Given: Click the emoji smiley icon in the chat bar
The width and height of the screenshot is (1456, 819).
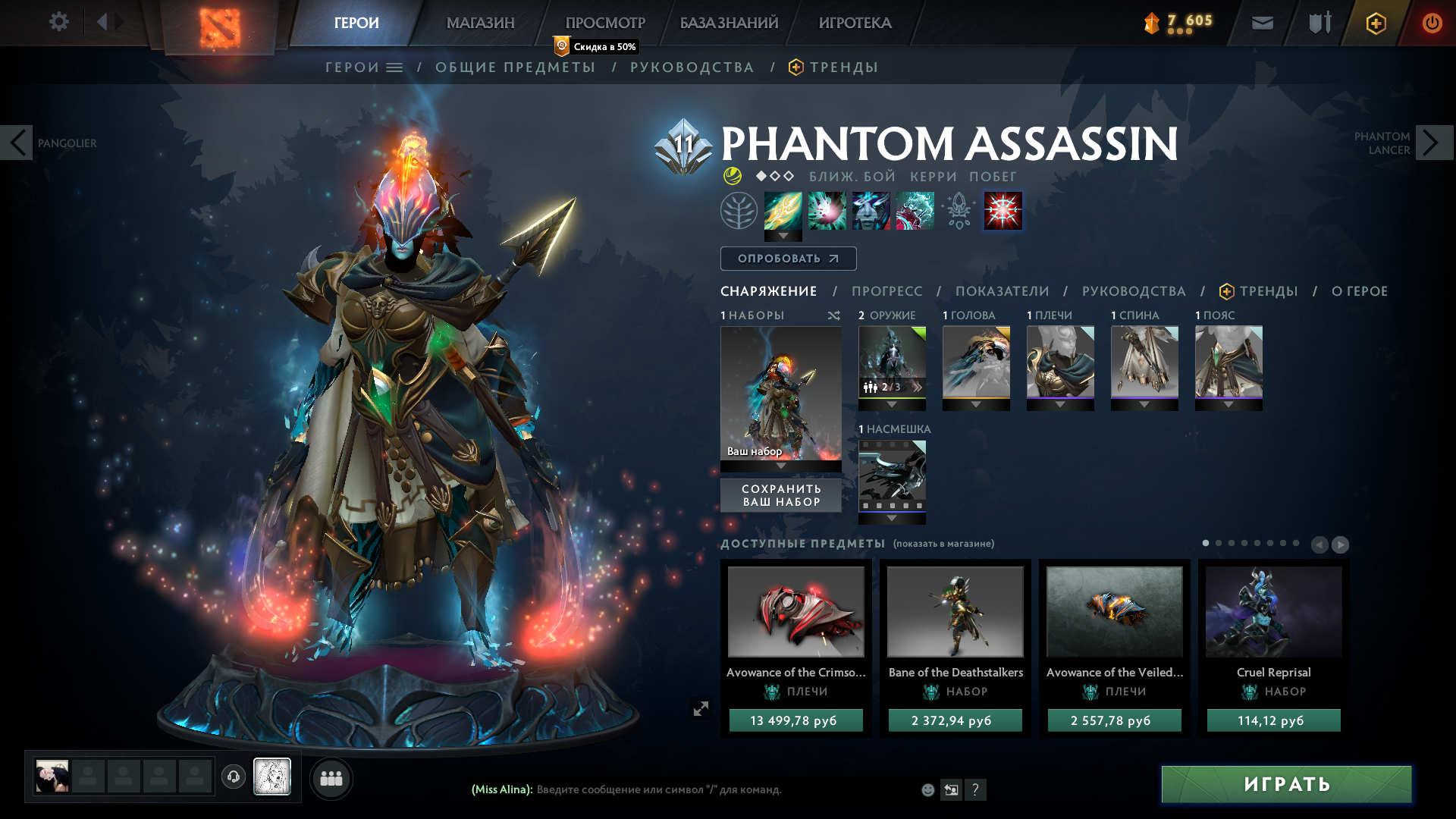Looking at the screenshot, I should [927, 789].
